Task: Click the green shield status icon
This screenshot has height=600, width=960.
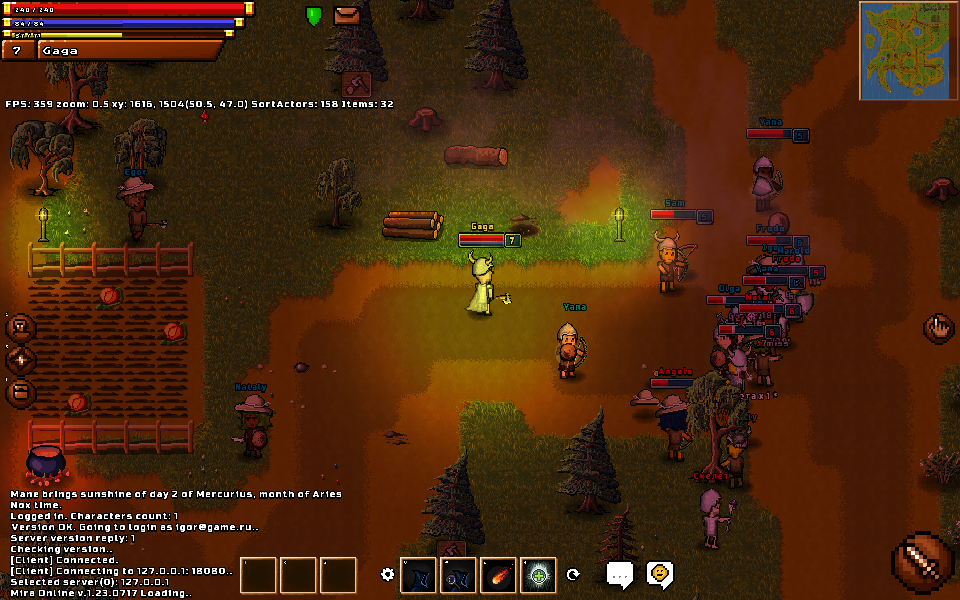Action: [314, 16]
